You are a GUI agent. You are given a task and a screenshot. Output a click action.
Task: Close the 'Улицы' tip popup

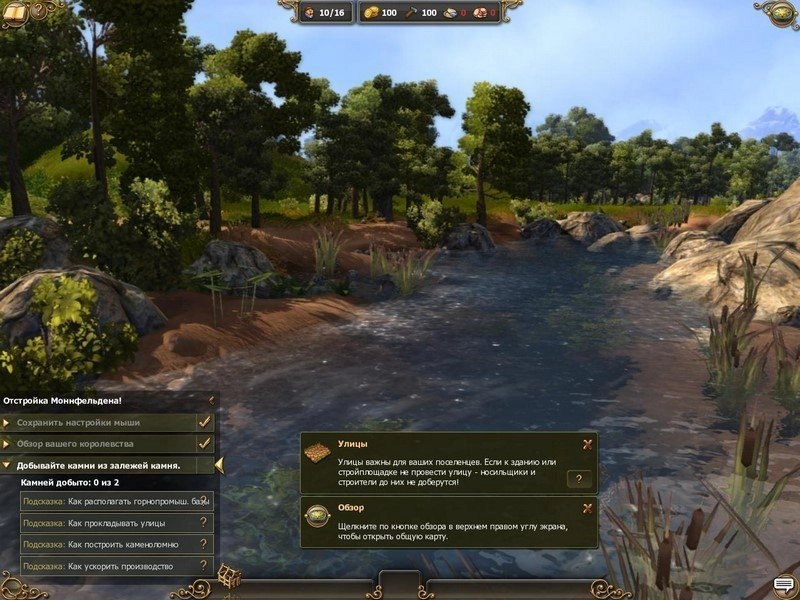(x=587, y=444)
